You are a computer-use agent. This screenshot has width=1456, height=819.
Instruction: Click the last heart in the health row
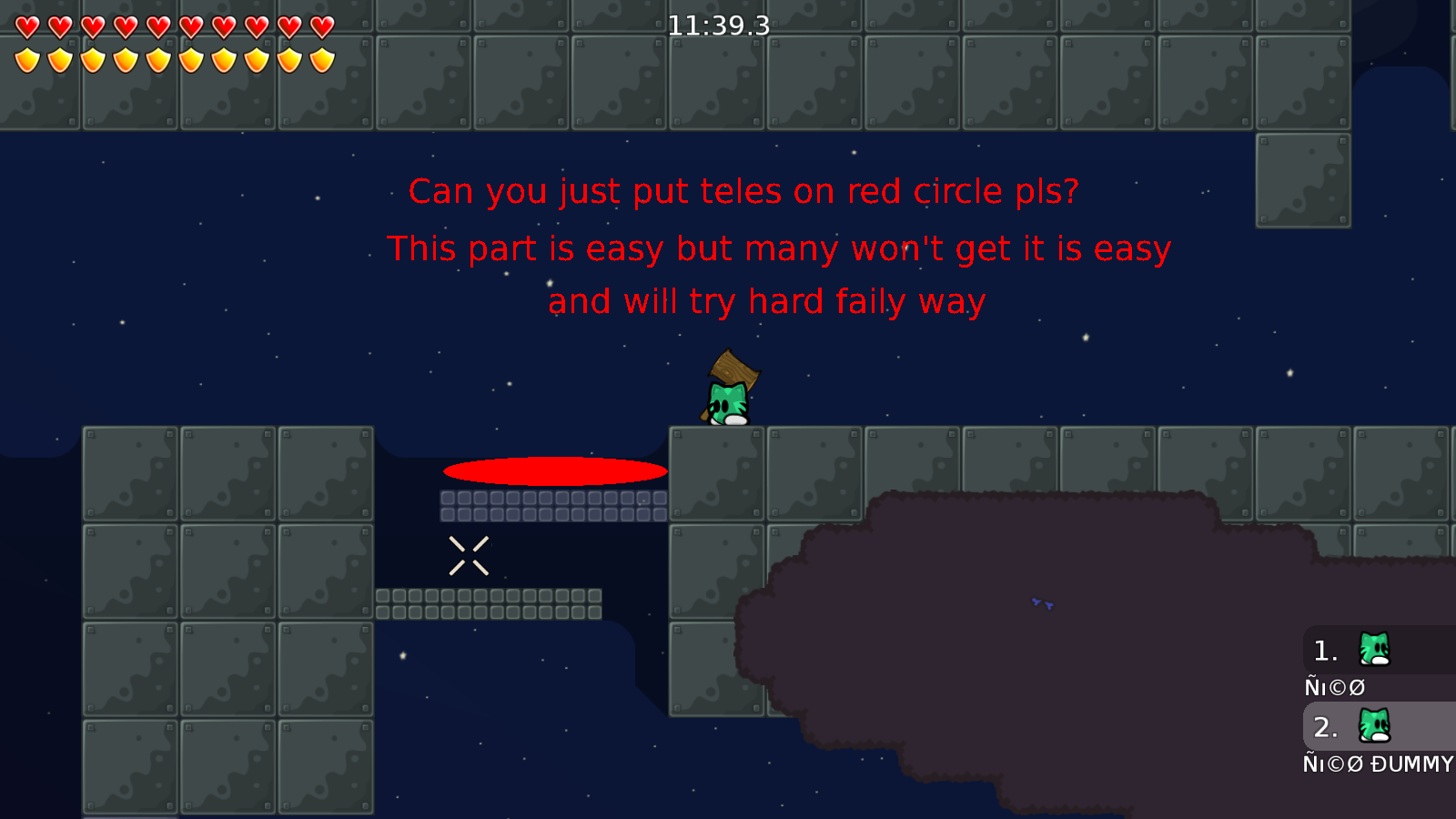[x=320, y=25]
